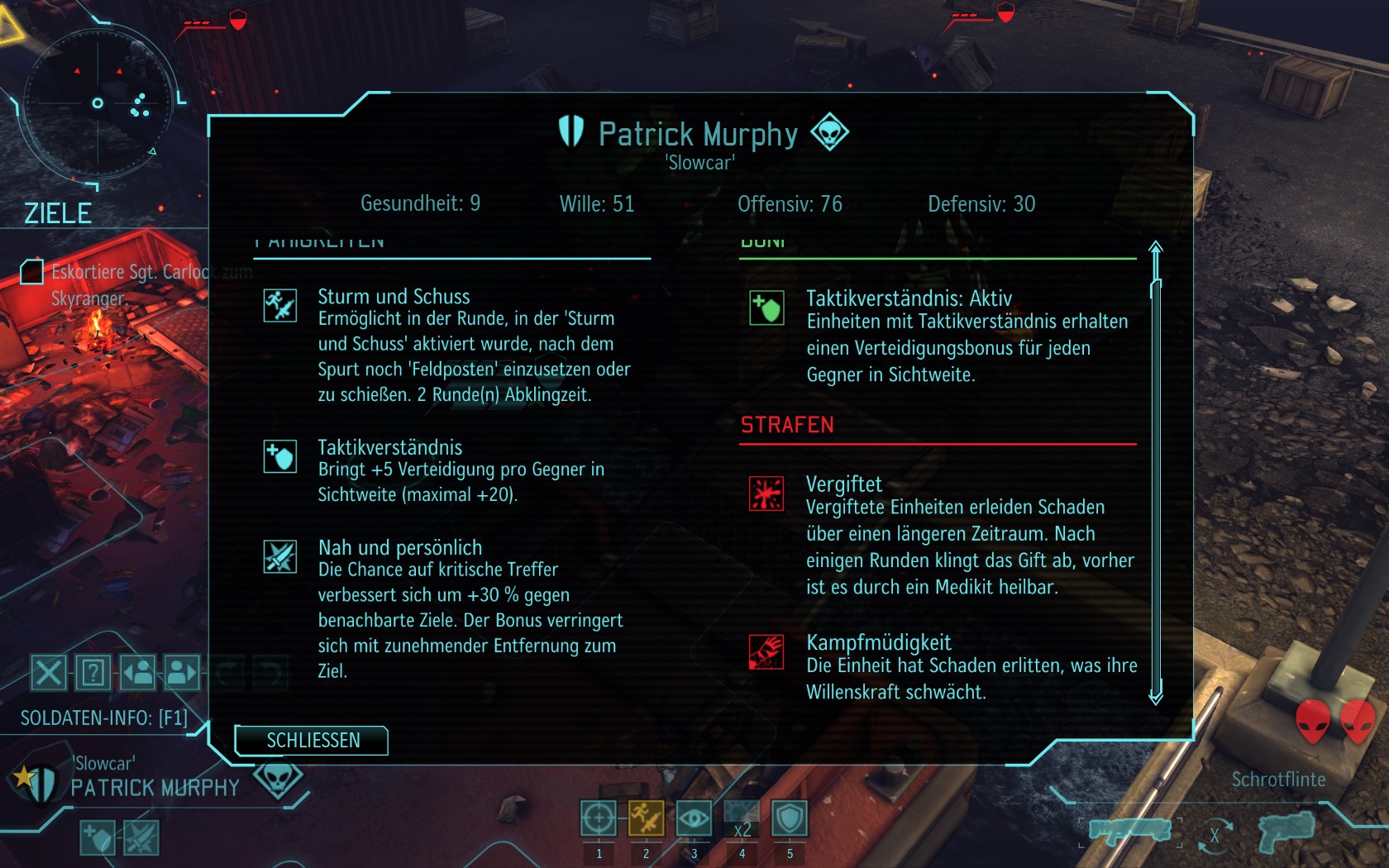The width and height of the screenshot is (1389, 868).
Task: Select the crosshair fire weapon ability
Action: point(598,818)
